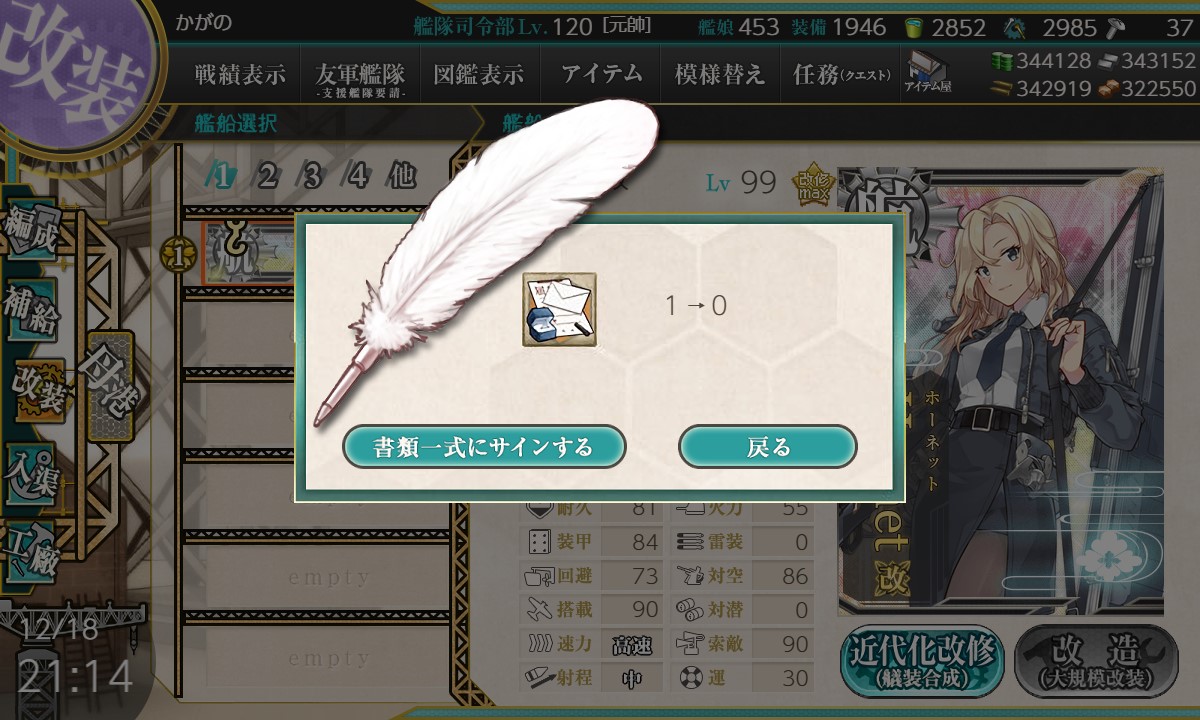The image size is (1200, 720).
Task: Go to 編成 fleet composition
Action: point(32,232)
